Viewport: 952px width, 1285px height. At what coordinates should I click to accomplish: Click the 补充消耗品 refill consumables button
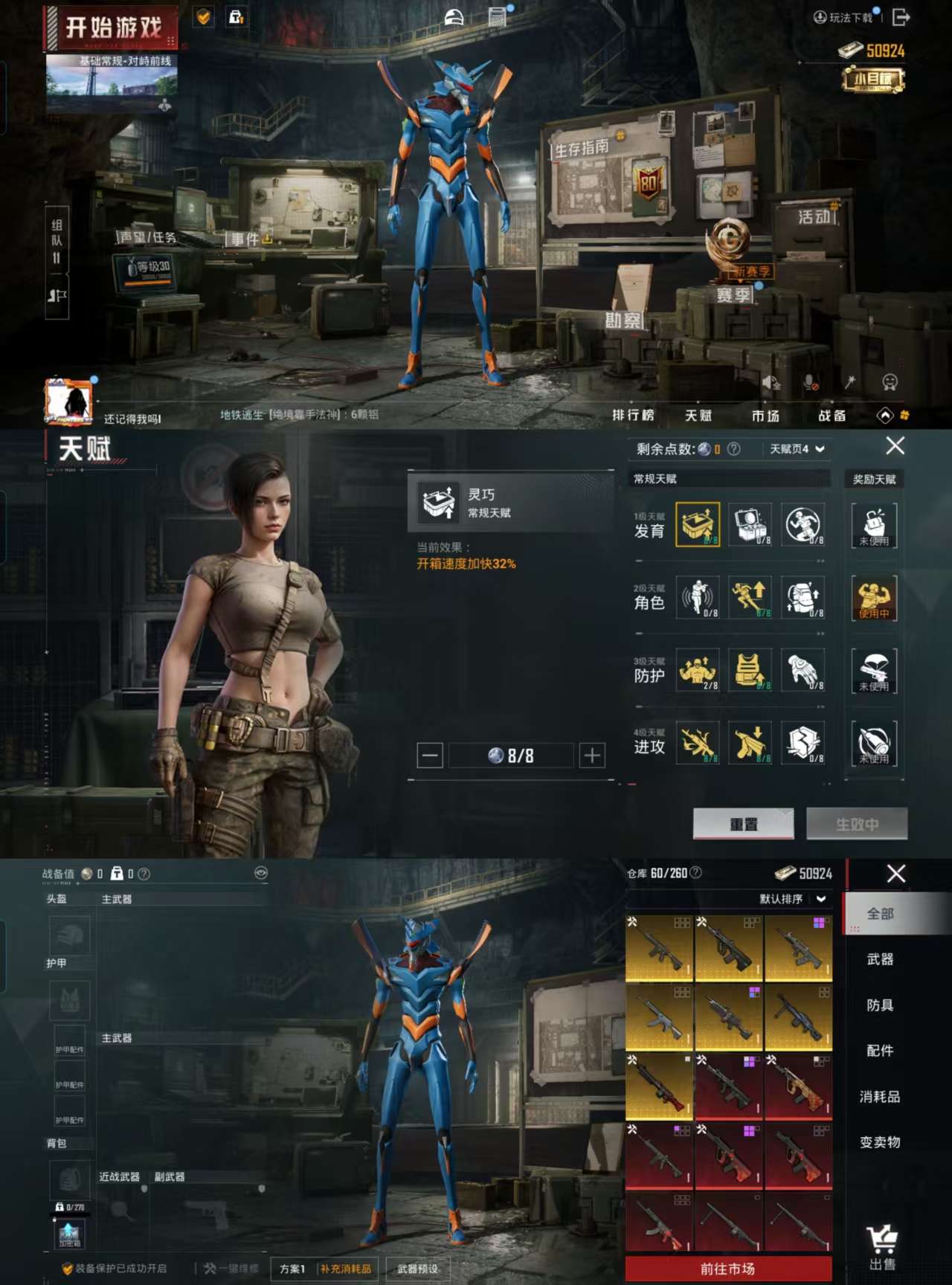(x=346, y=1269)
